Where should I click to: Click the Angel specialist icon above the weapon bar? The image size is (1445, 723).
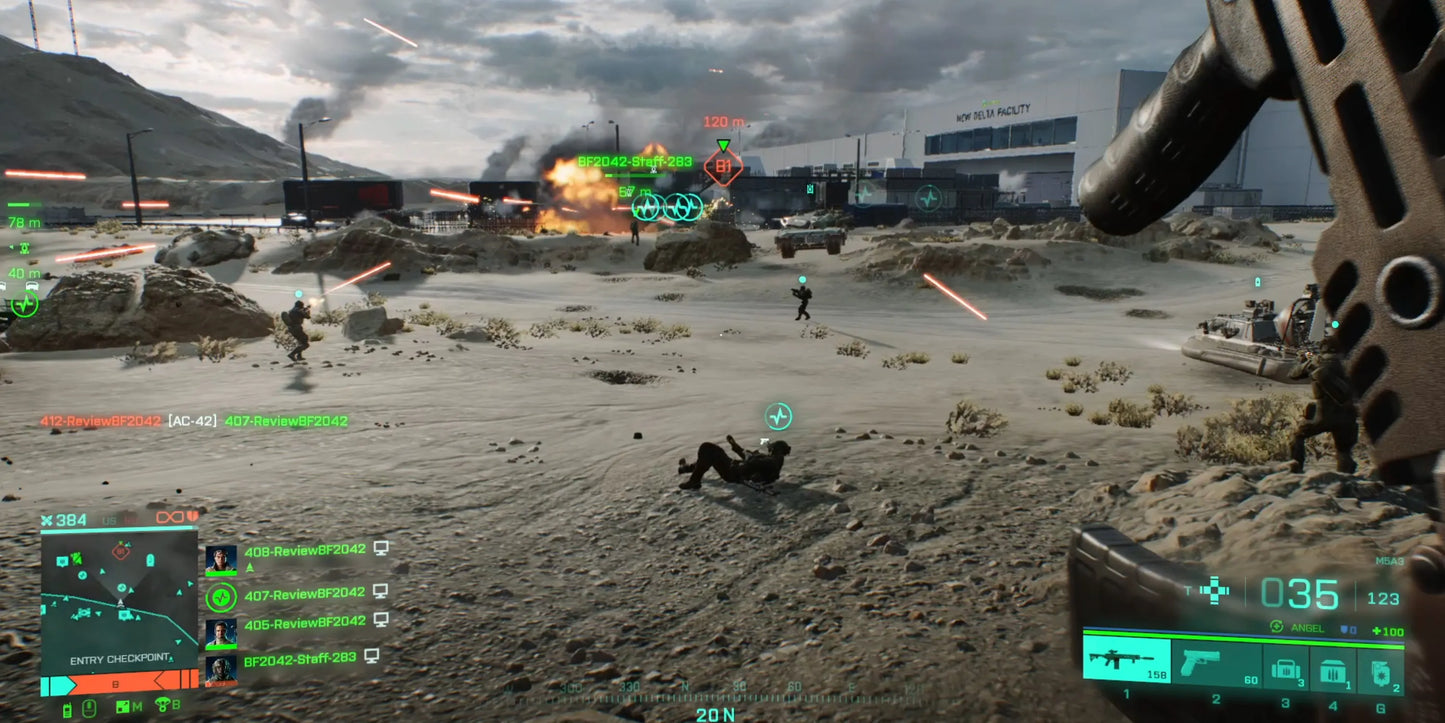pyautogui.click(x=1277, y=626)
